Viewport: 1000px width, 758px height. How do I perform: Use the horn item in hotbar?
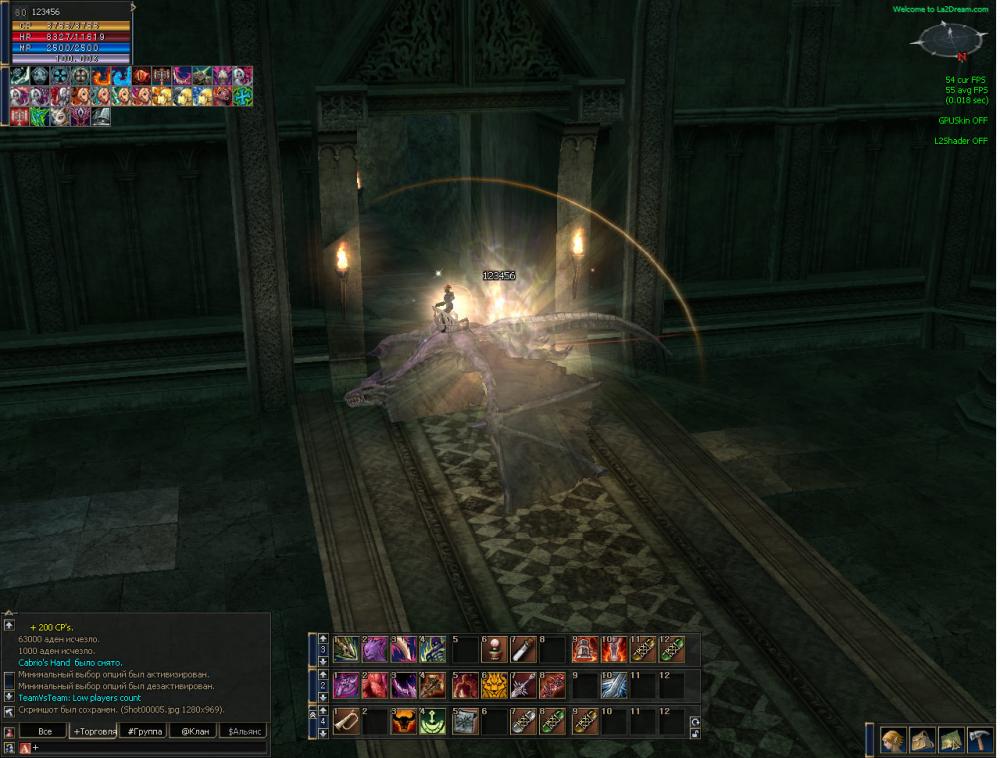click(x=346, y=721)
